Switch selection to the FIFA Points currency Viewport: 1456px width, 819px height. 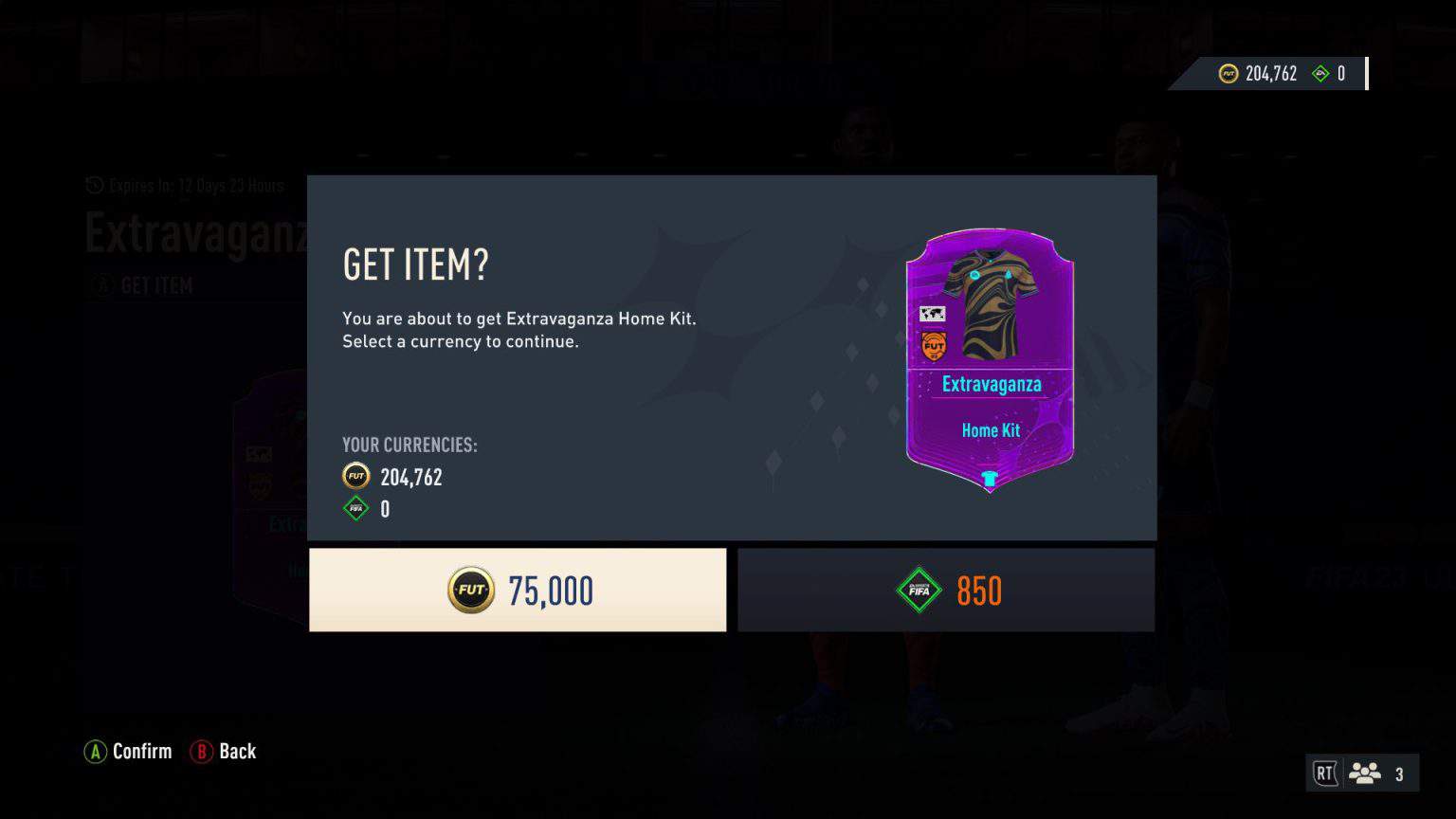945,590
